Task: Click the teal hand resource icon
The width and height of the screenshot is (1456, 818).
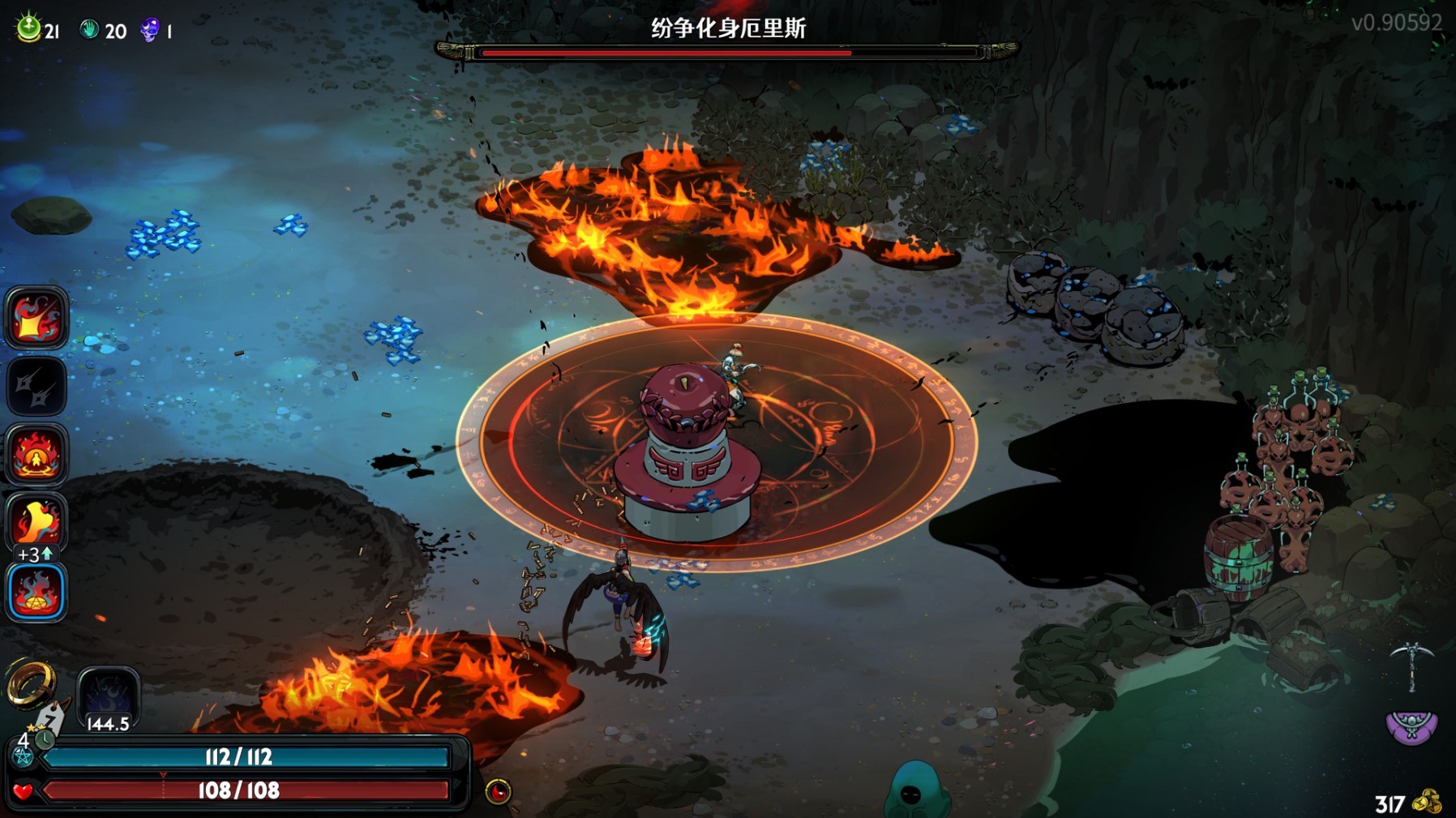Action: tap(89, 30)
